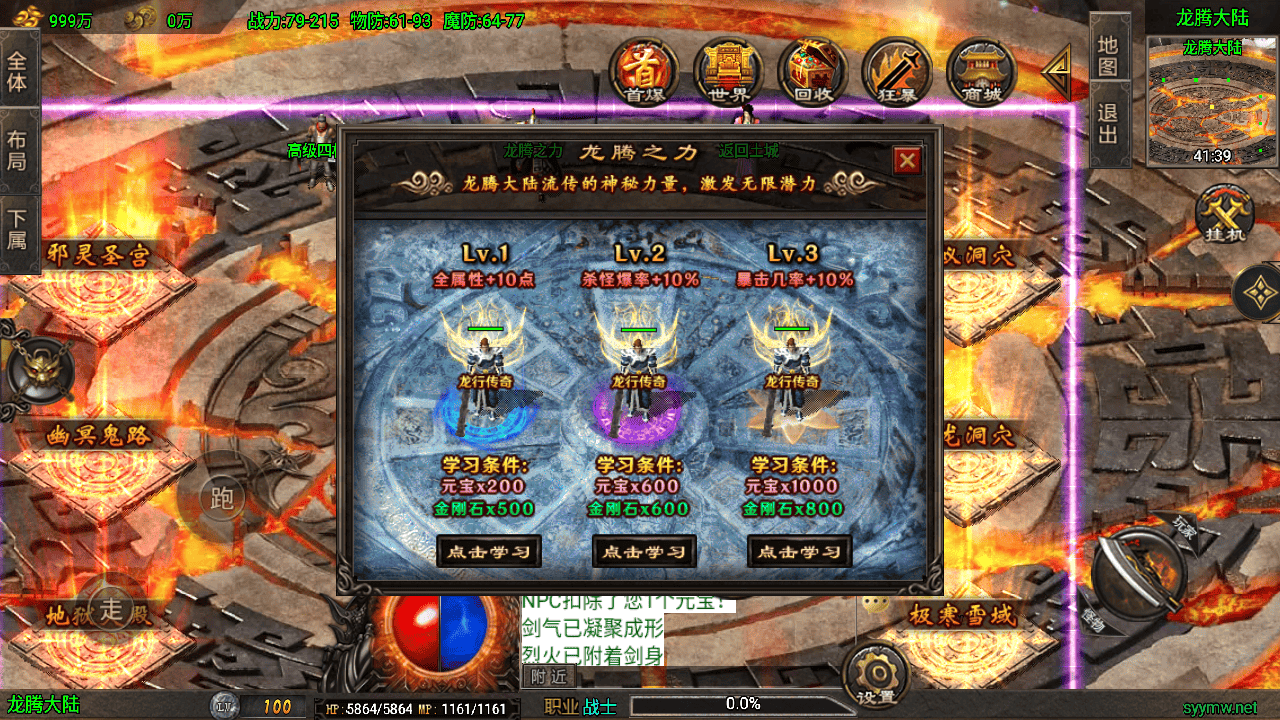The image size is (1280, 720).
Task: Open the 首爆 top menu icon
Action: pyautogui.click(x=644, y=70)
